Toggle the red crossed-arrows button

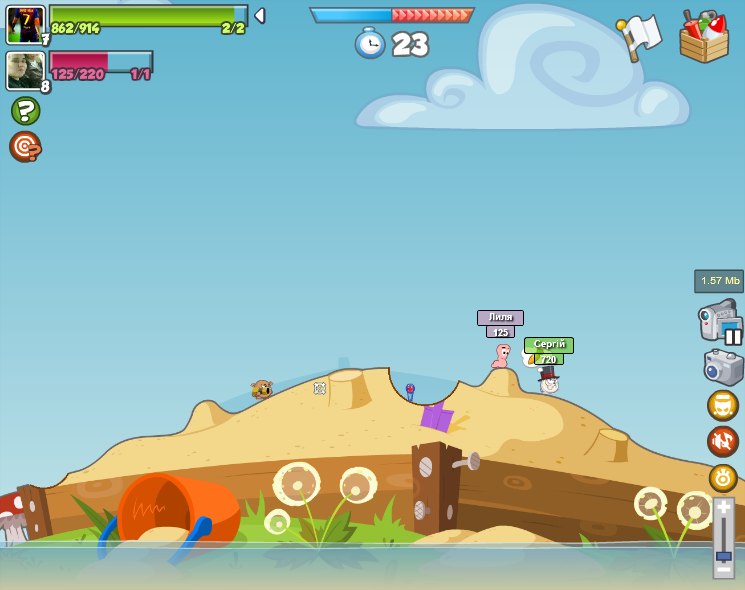(x=723, y=441)
